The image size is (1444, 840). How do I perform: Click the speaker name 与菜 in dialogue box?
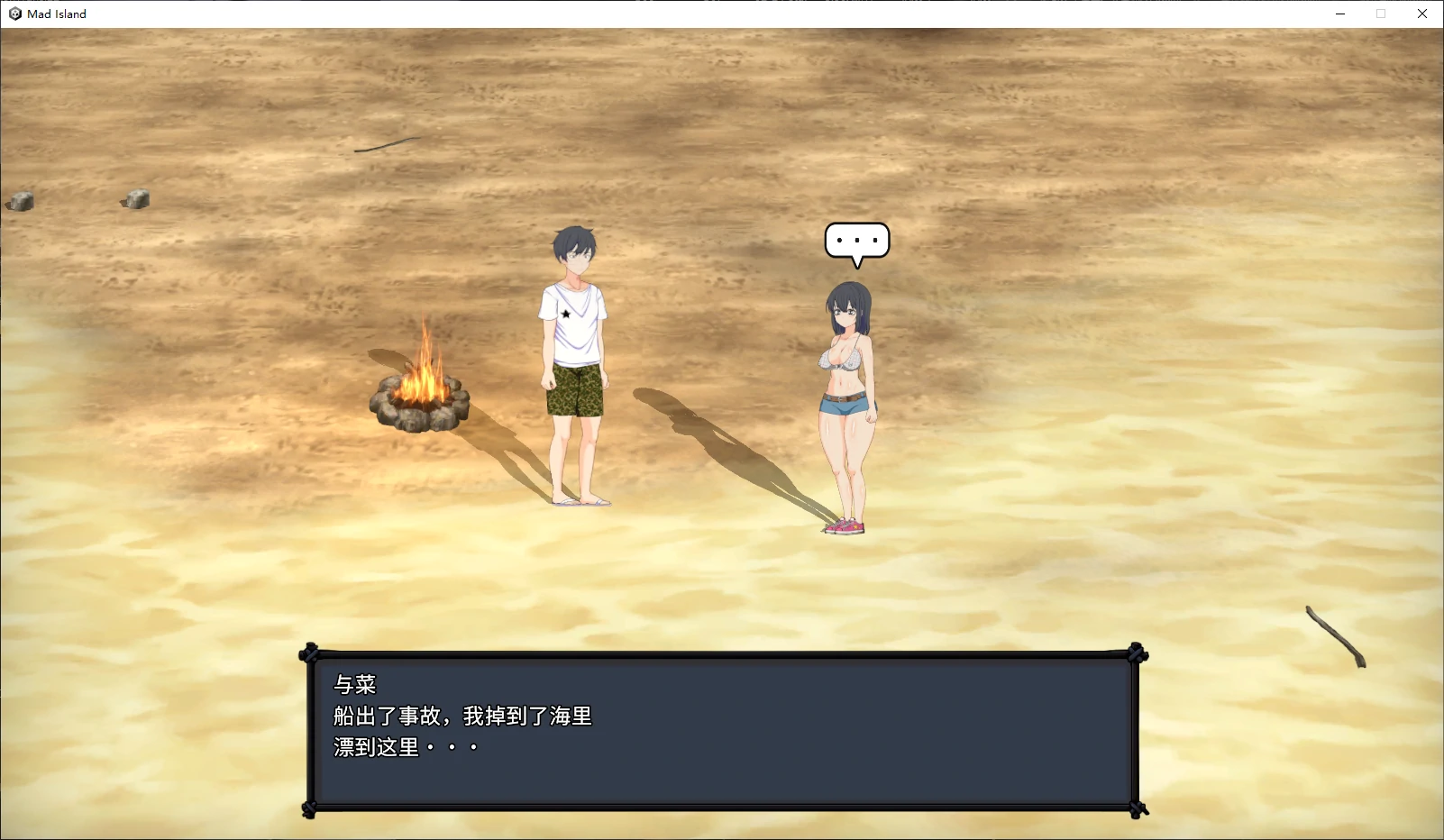coord(353,685)
